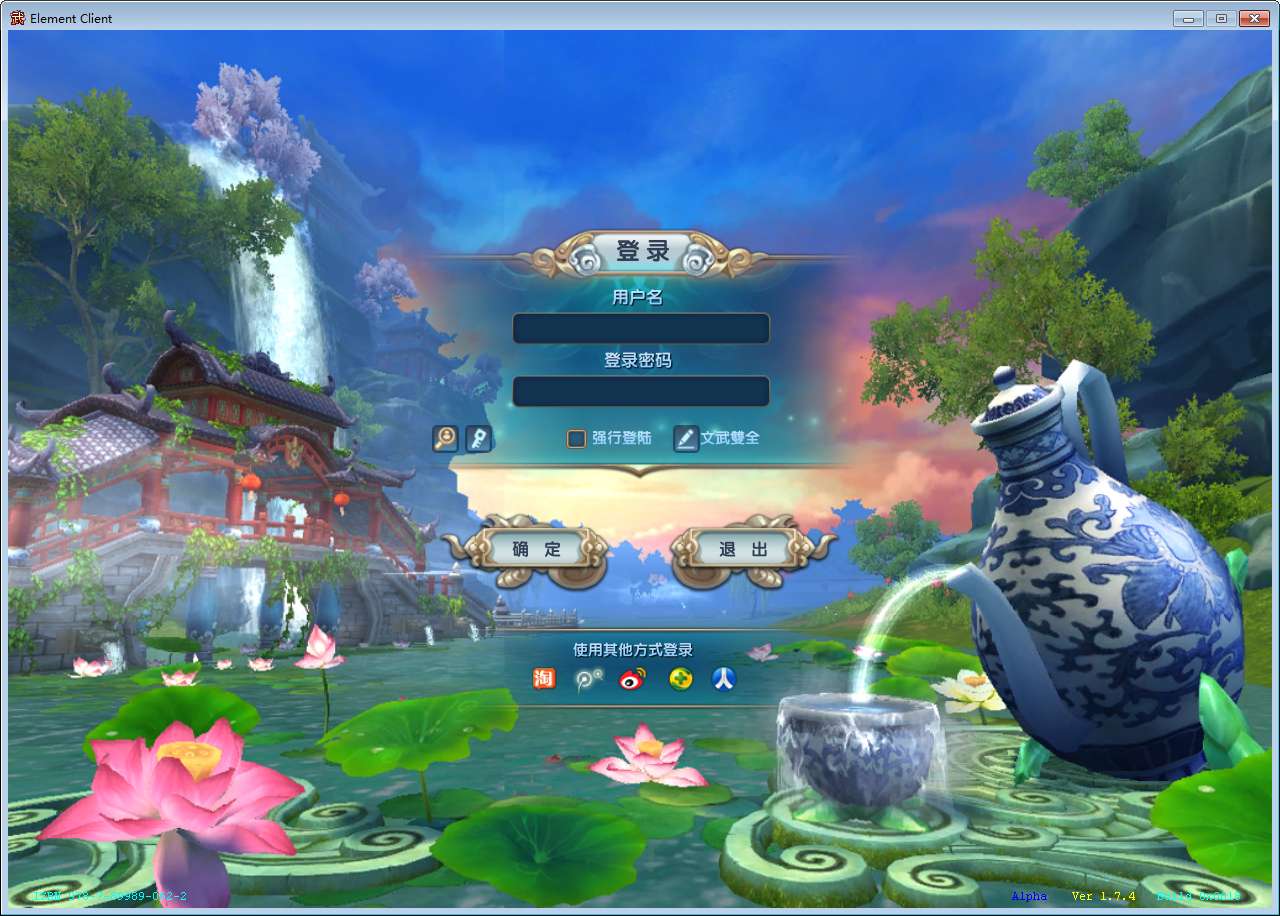The width and height of the screenshot is (1280, 916).
Task: Select the magnifying glass account lookup icon
Action: [x=446, y=438]
